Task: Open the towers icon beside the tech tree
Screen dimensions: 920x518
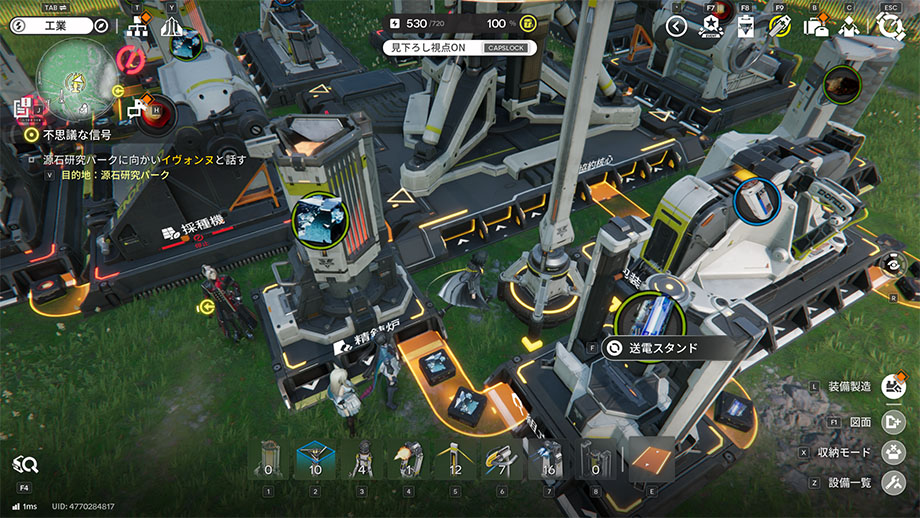Action: 170,29
